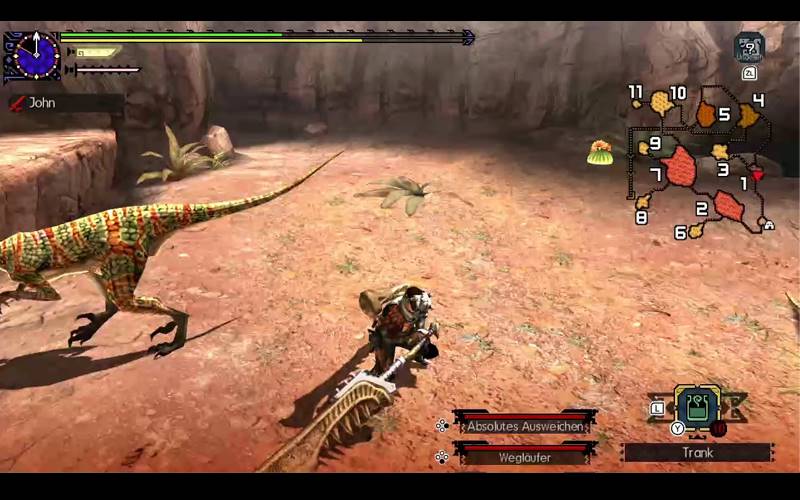Select the Trank potion item icon
The image size is (800, 500).
point(697,406)
